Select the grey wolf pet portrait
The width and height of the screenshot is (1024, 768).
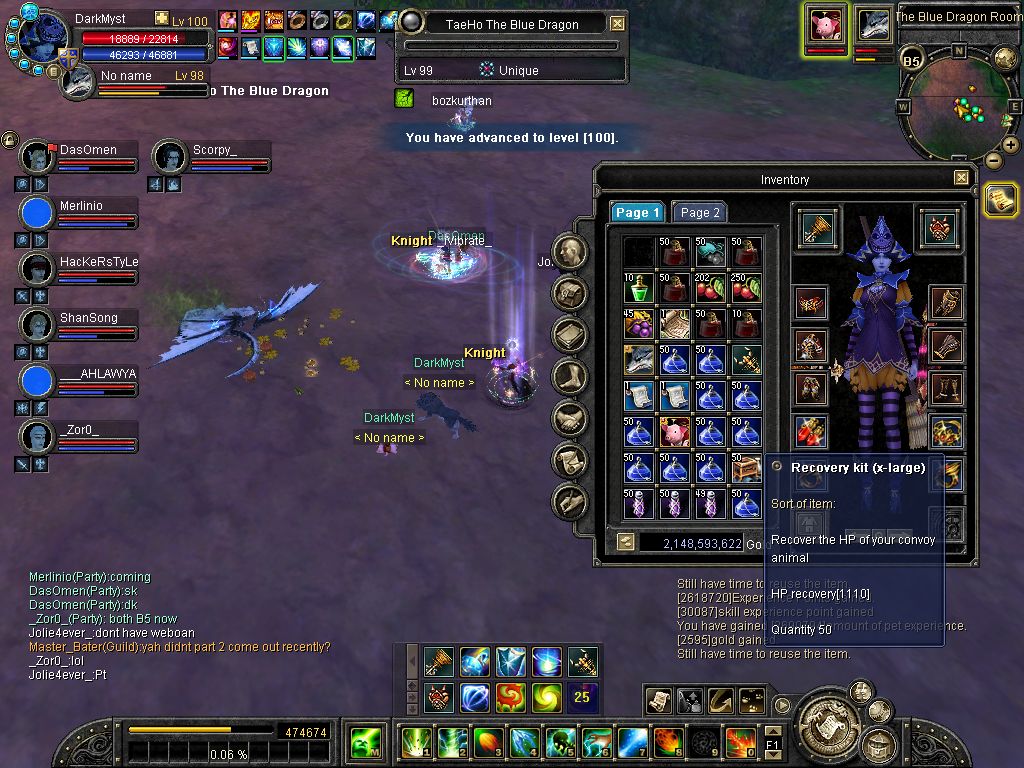(x=873, y=23)
